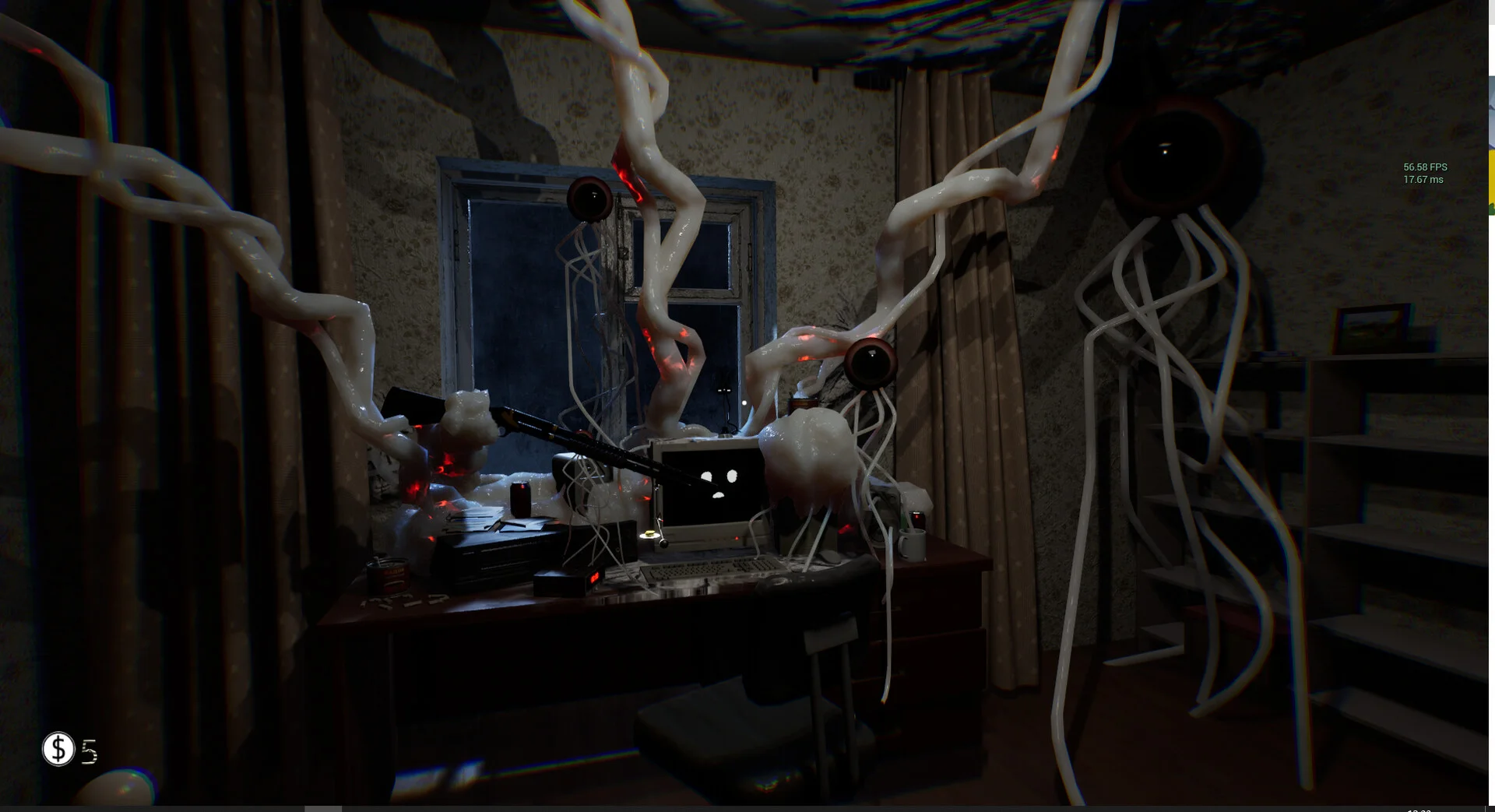The image size is (1495, 812).
Task: Click the dollar coin money icon
Action: (x=58, y=749)
